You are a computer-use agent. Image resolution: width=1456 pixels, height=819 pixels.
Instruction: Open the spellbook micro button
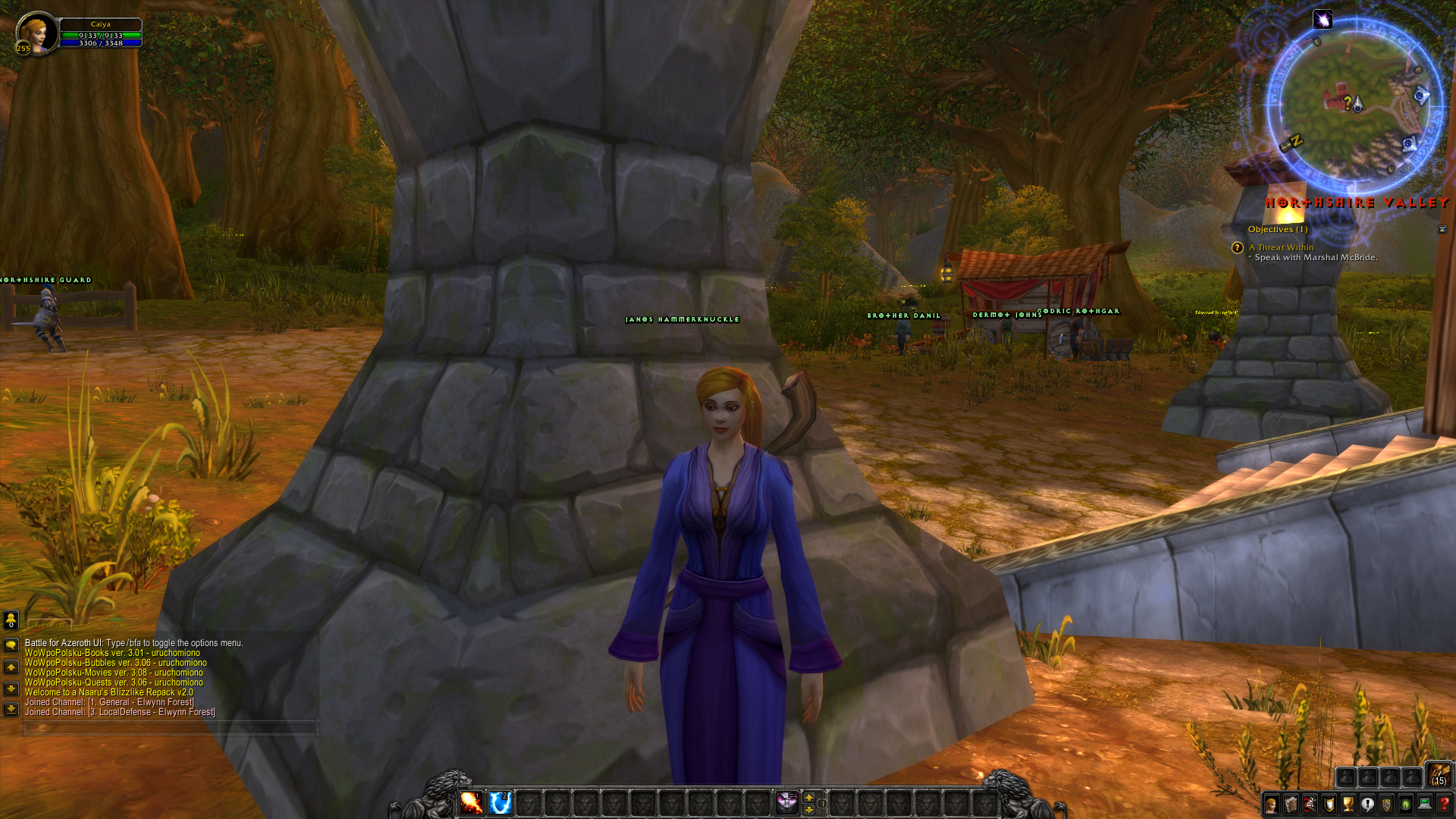1291,805
